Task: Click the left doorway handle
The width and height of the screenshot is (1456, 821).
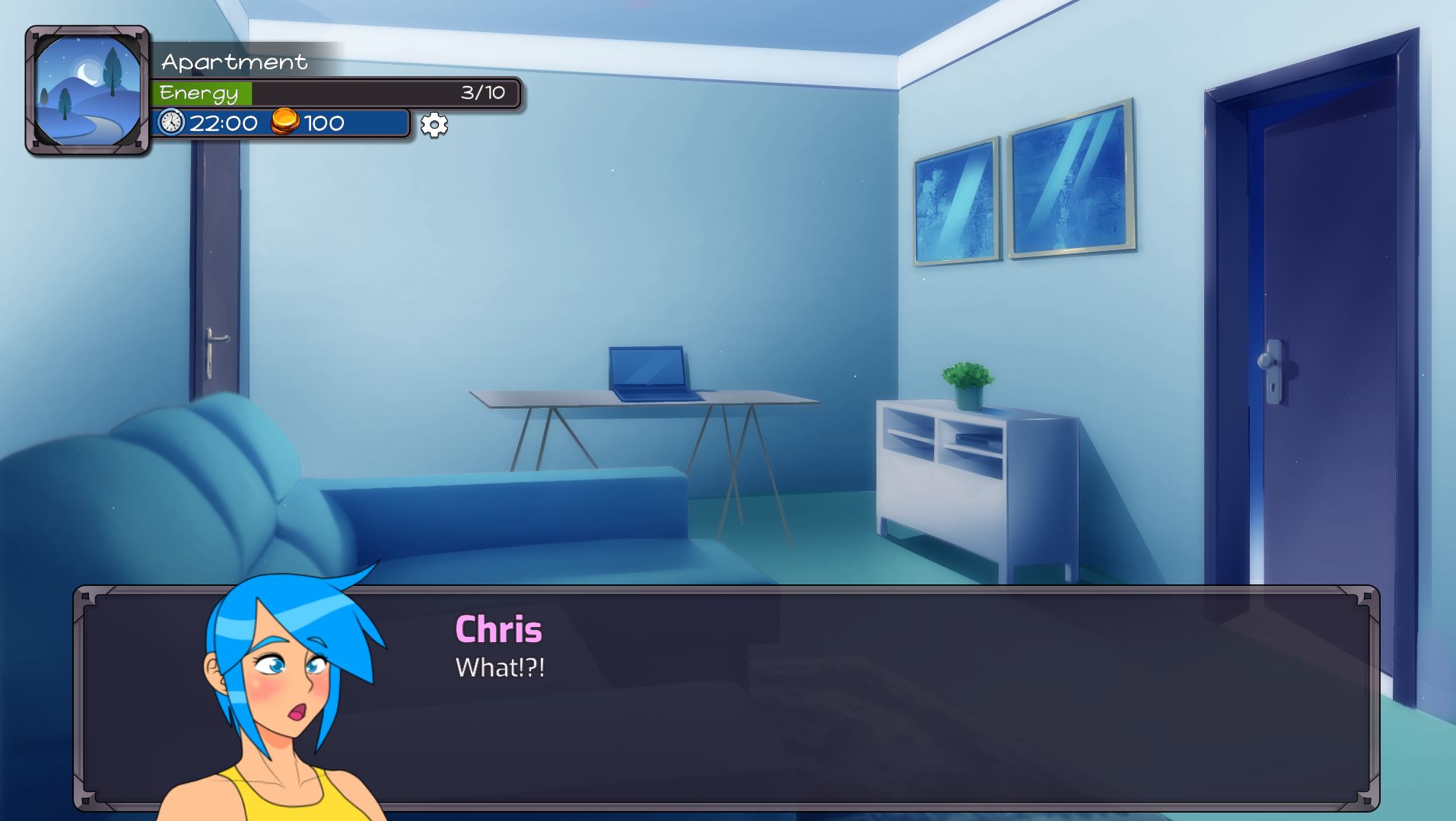Action: [215, 339]
